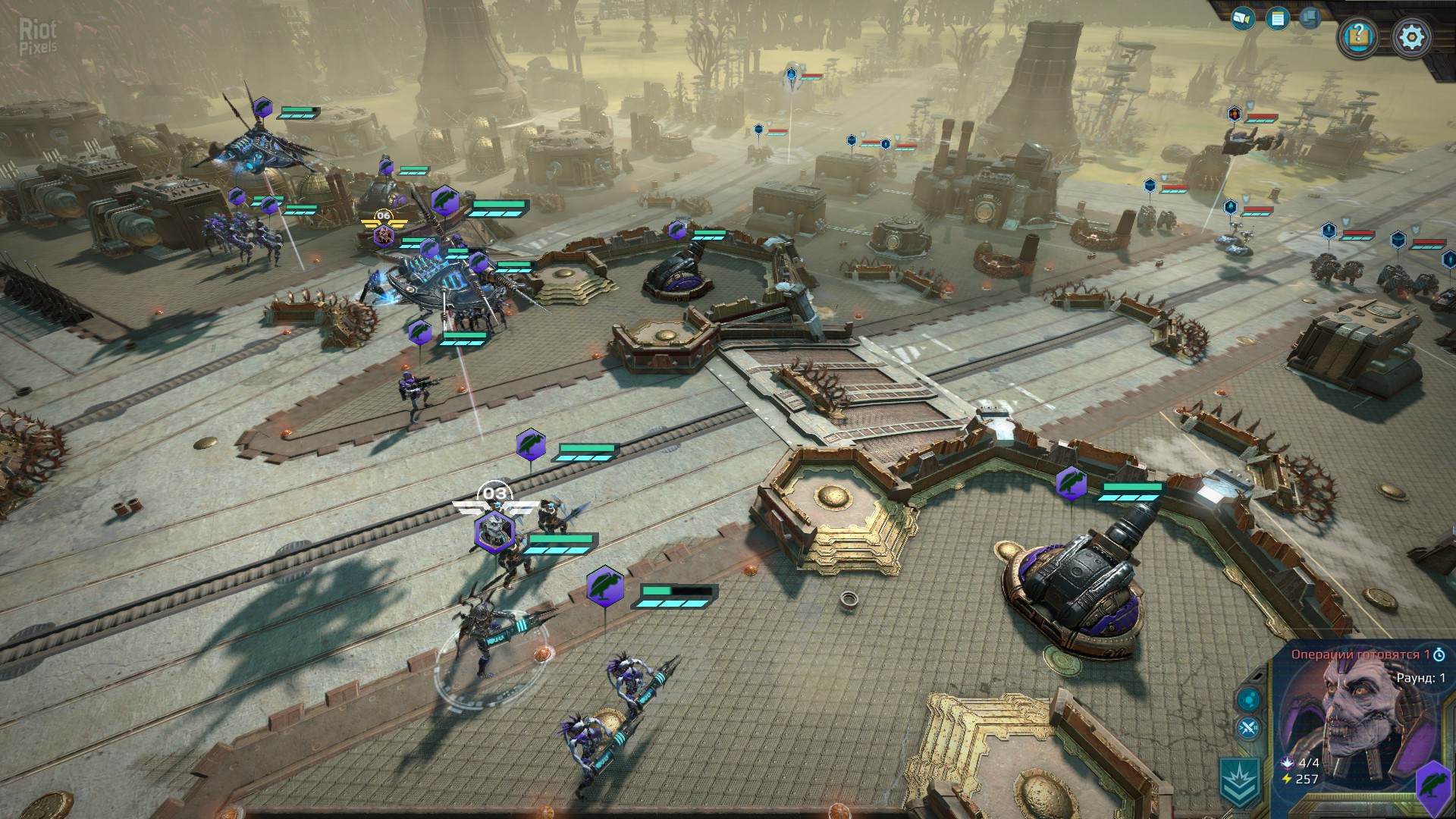Image resolution: width=1456 pixels, height=819 pixels.
Task: Click the round planet orb button
Action: coord(1248,699)
